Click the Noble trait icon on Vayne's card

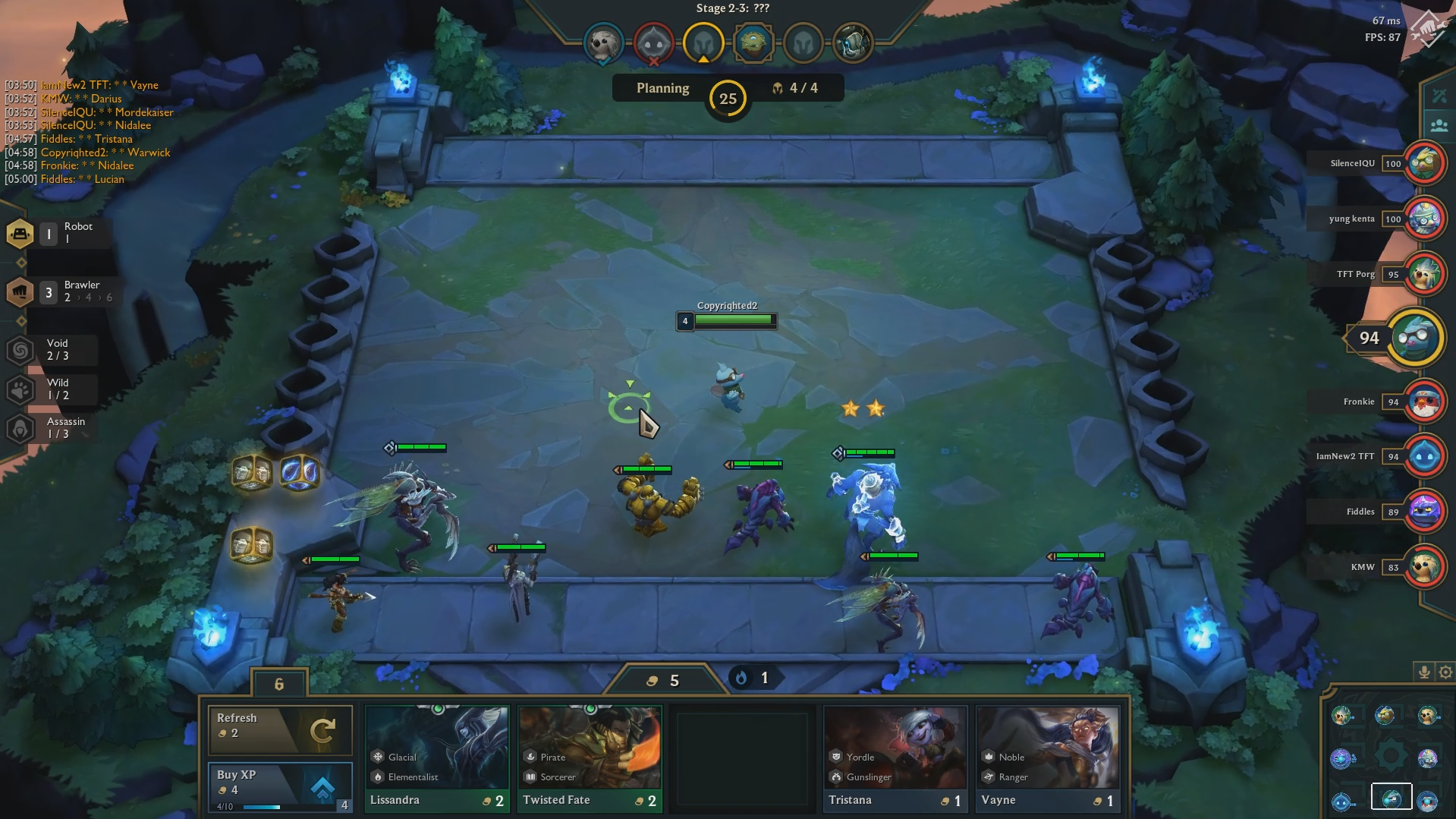(988, 757)
